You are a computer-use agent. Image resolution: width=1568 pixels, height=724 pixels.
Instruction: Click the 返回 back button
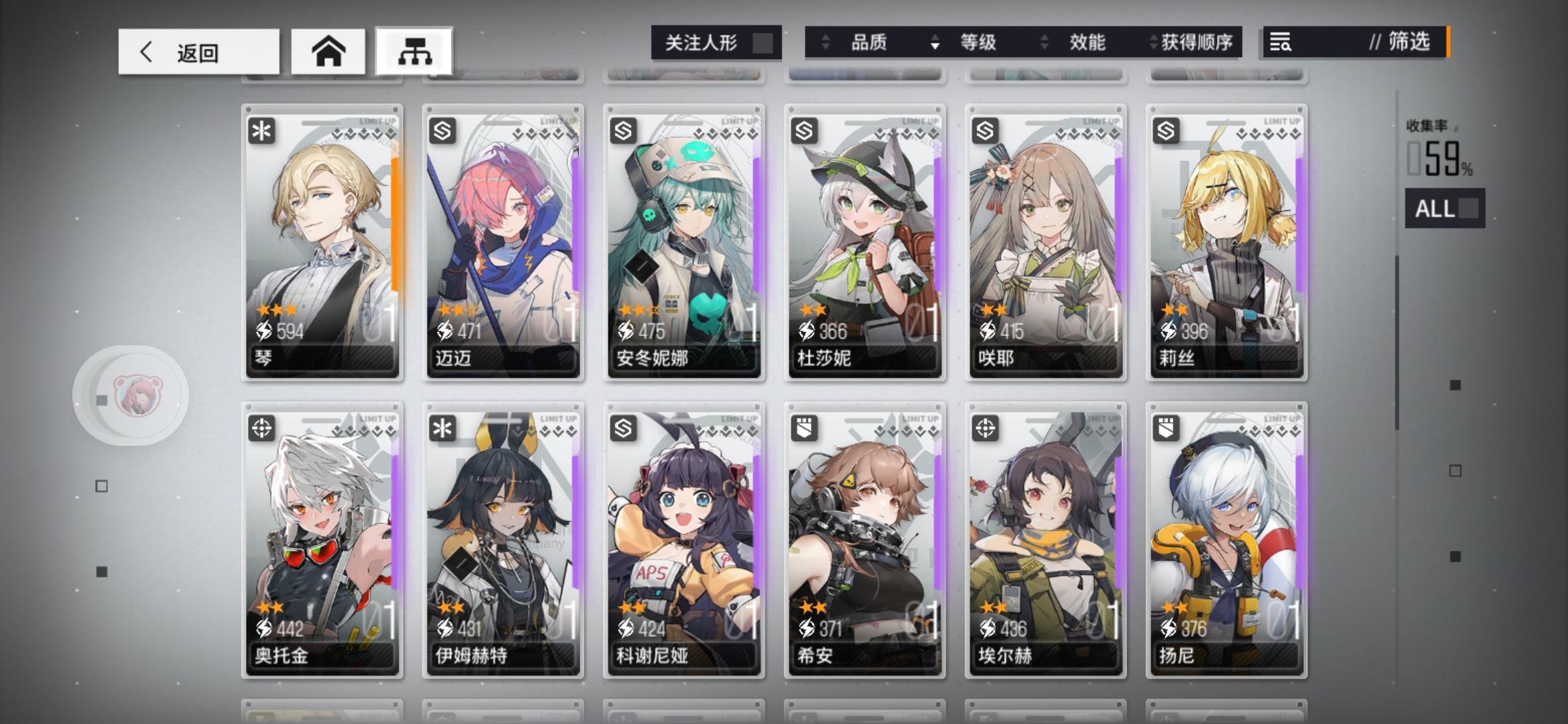(198, 52)
